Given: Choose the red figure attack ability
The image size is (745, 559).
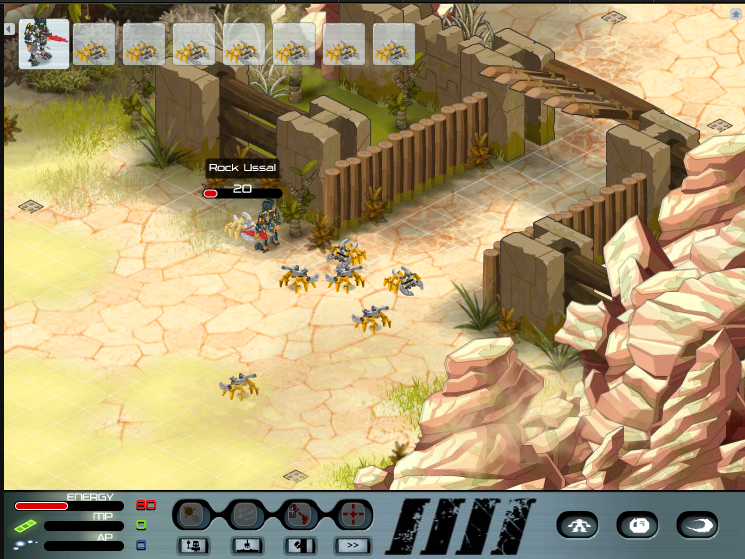Looking at the screenshot, I should (x=299, y=515).
